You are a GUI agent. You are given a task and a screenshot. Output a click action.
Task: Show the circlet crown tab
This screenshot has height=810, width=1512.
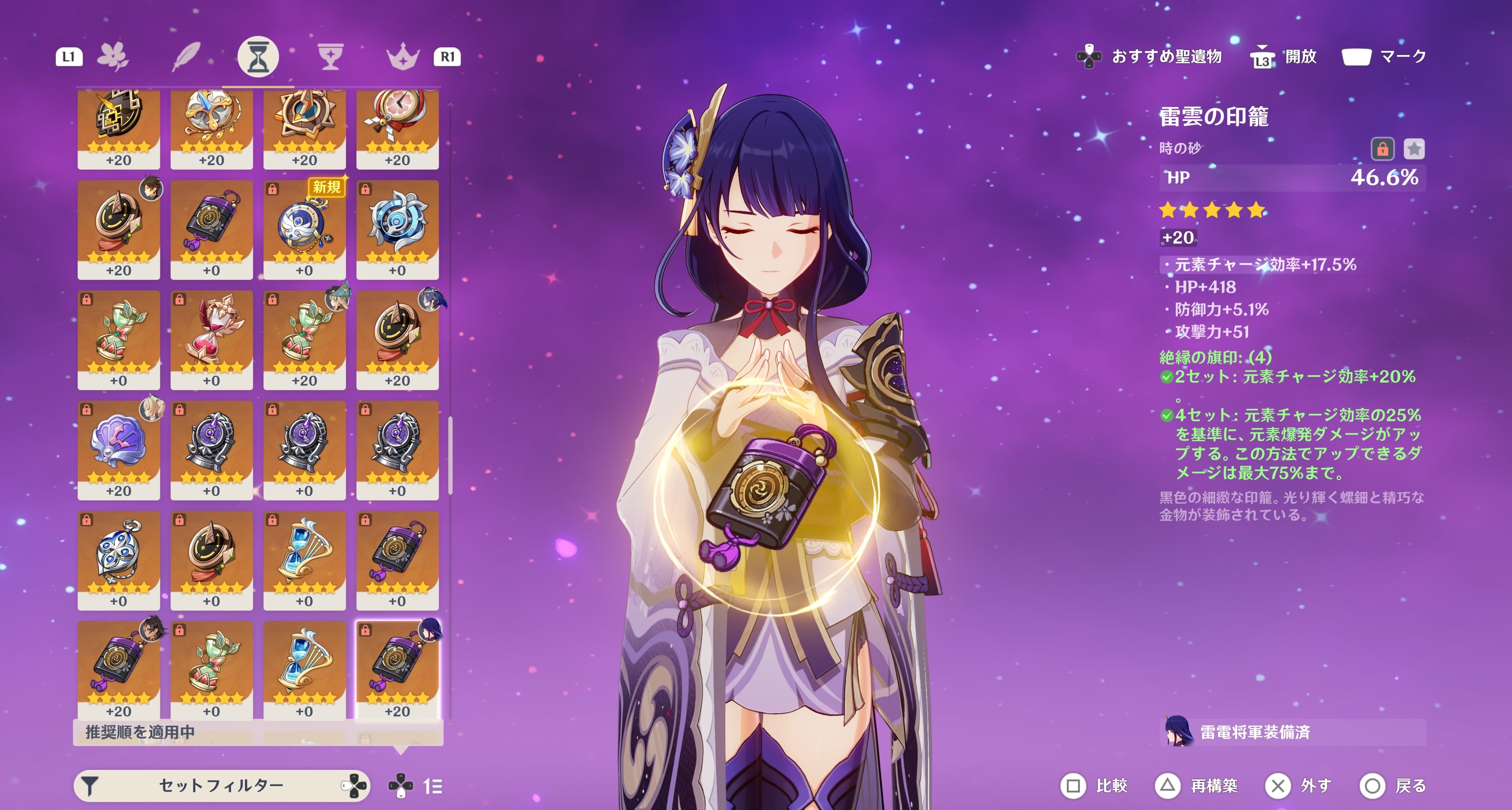tap(403, 57)
